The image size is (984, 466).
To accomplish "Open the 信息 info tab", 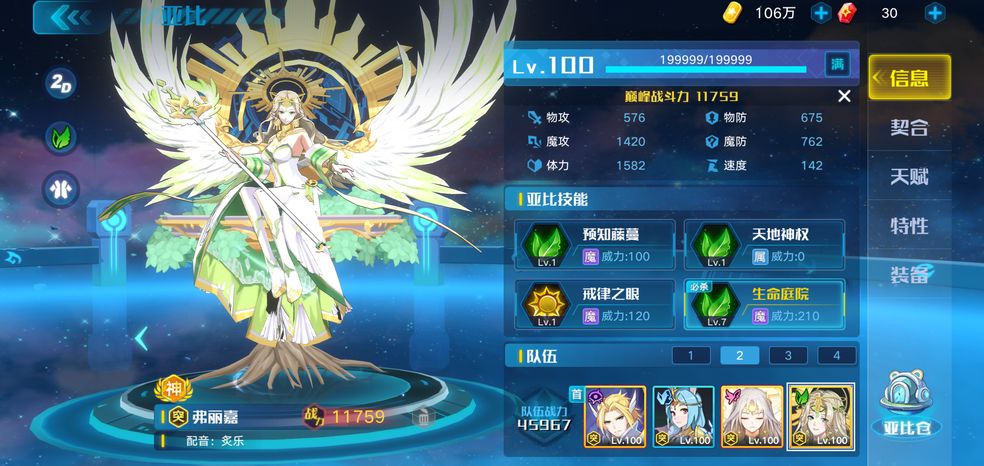I will pyautogui.click(x=908, y=78).
